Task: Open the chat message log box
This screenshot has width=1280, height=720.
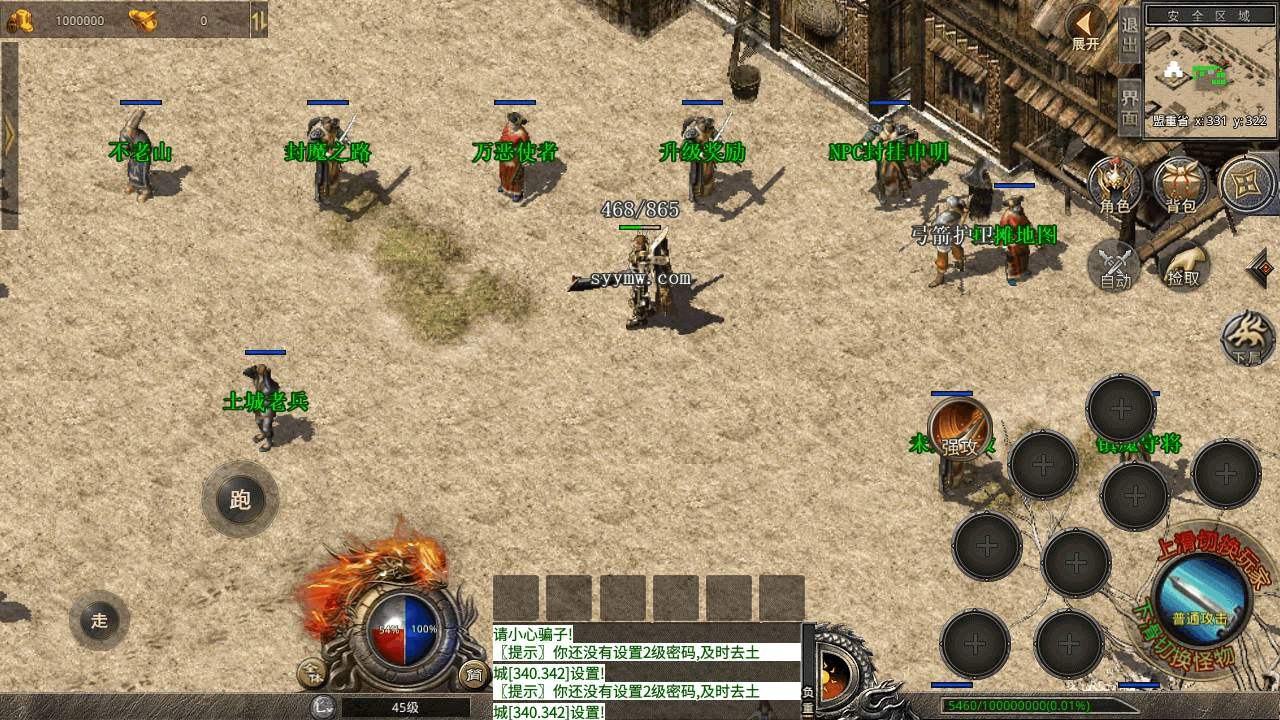Action: [646, 671]
